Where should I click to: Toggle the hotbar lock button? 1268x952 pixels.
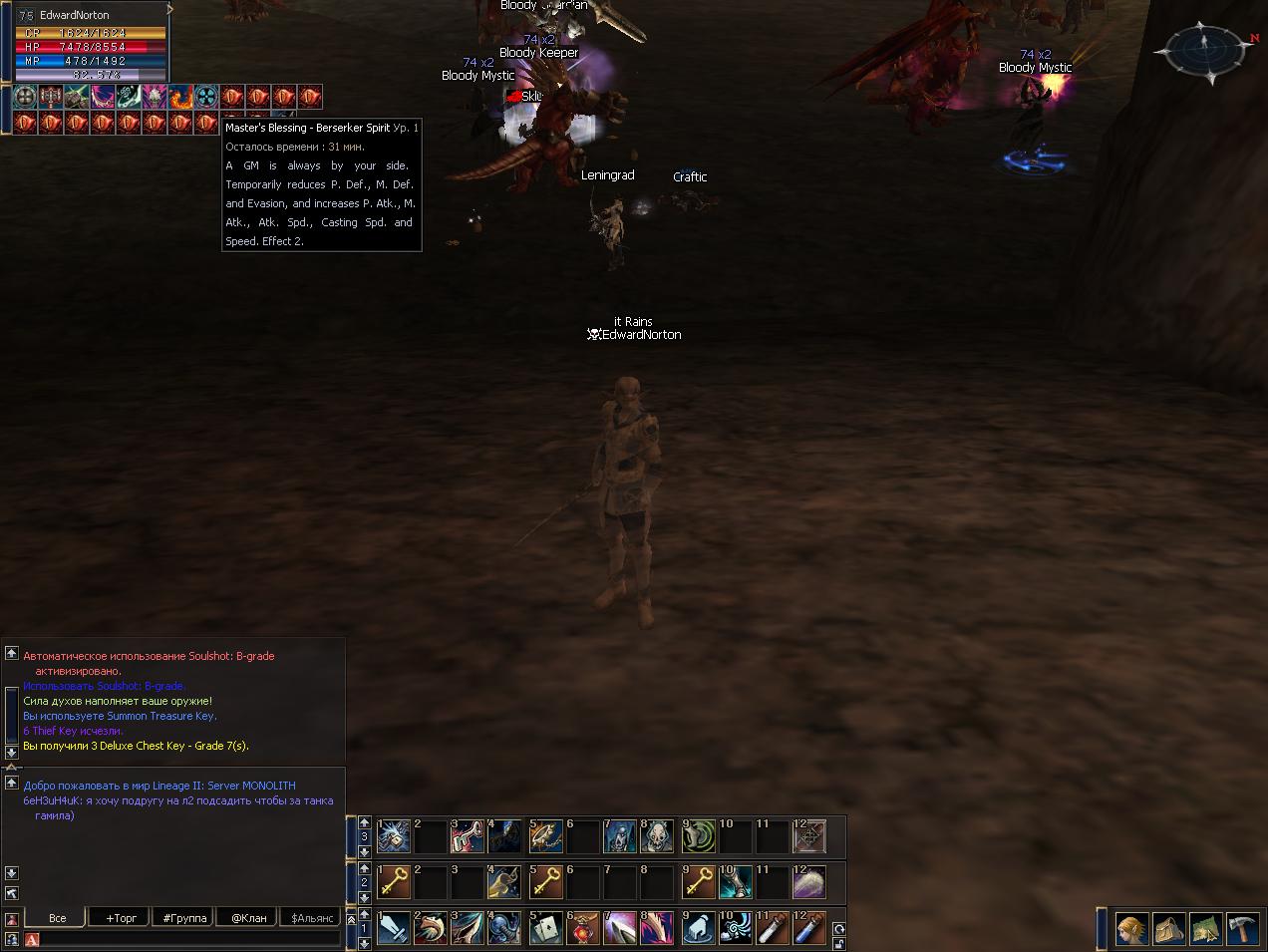[x=839, y=943]
